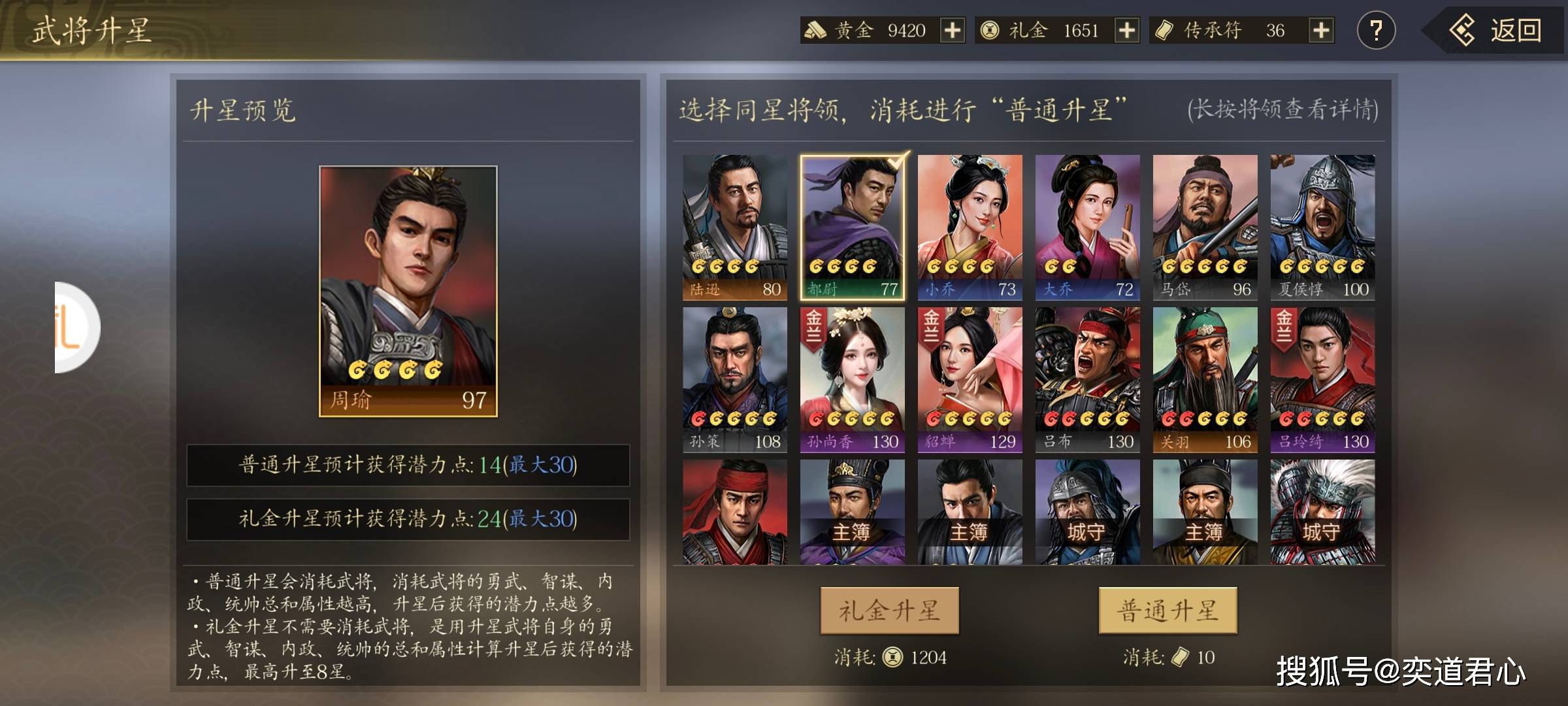Image resolution: width=1568 pixels, height=706 pixels.
Task: Confirm 普通升星 upgrade button
Action: pos(1168,611)
